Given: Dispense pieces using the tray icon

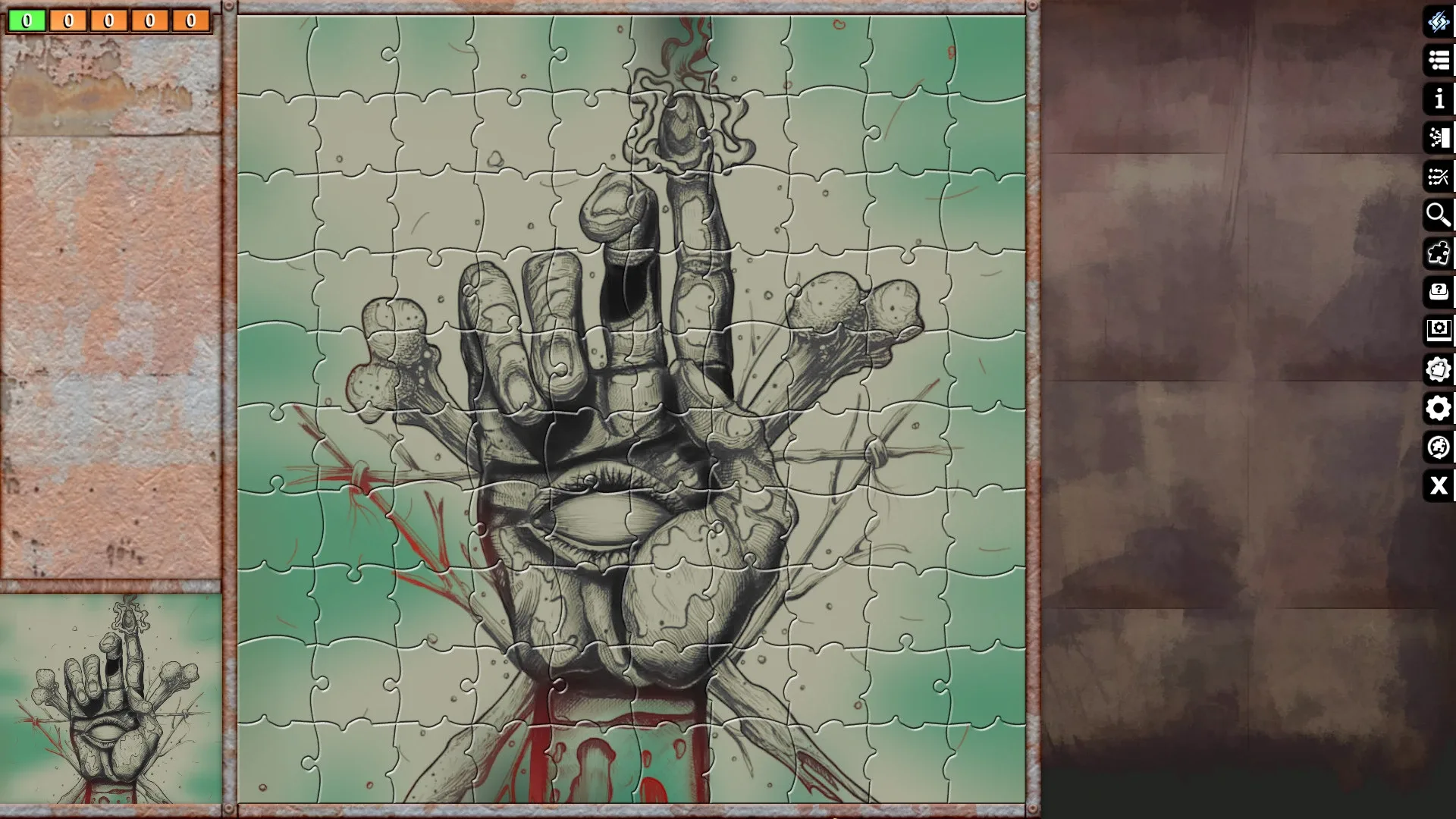Looking at the screenshot, I should [1438, 138].
